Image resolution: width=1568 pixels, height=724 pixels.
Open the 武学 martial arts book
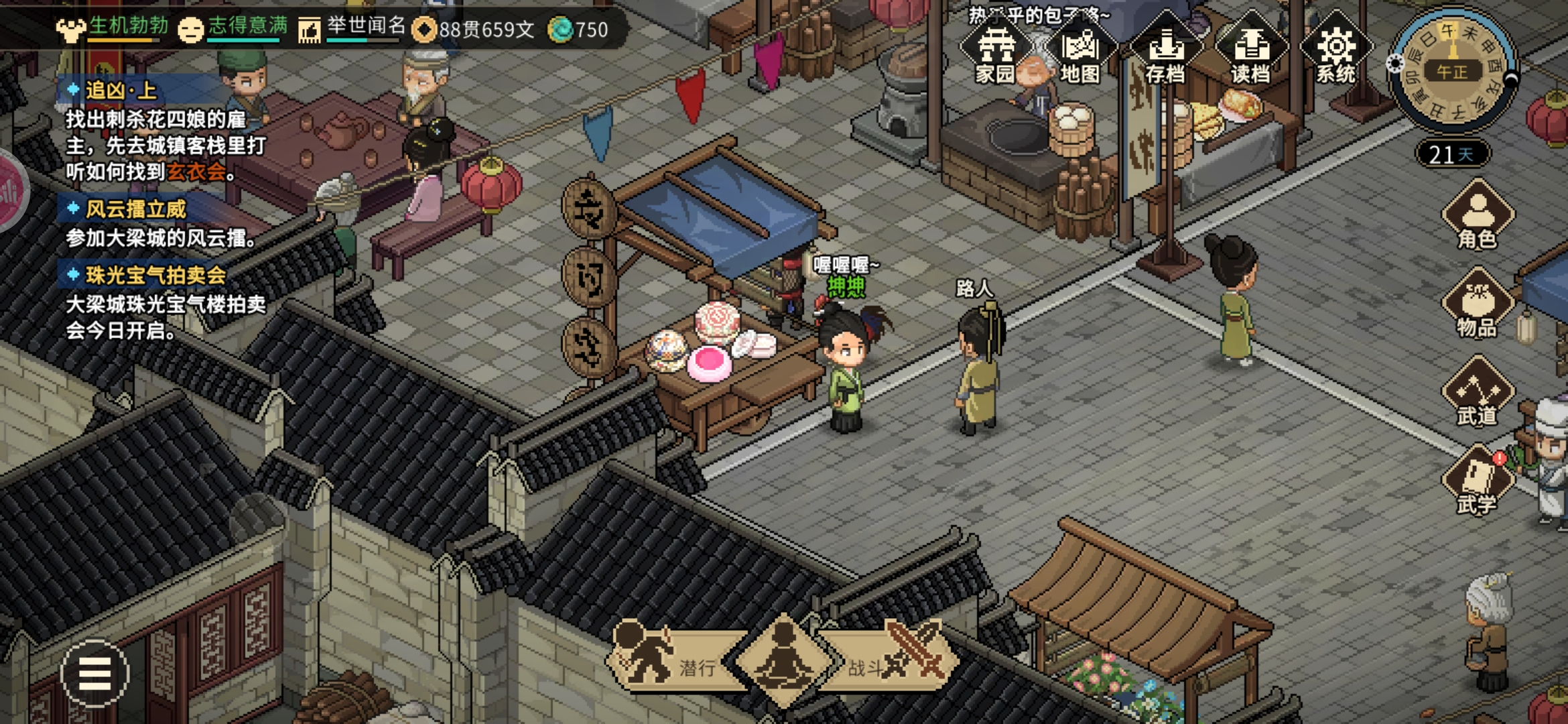tap(1477, 481)
